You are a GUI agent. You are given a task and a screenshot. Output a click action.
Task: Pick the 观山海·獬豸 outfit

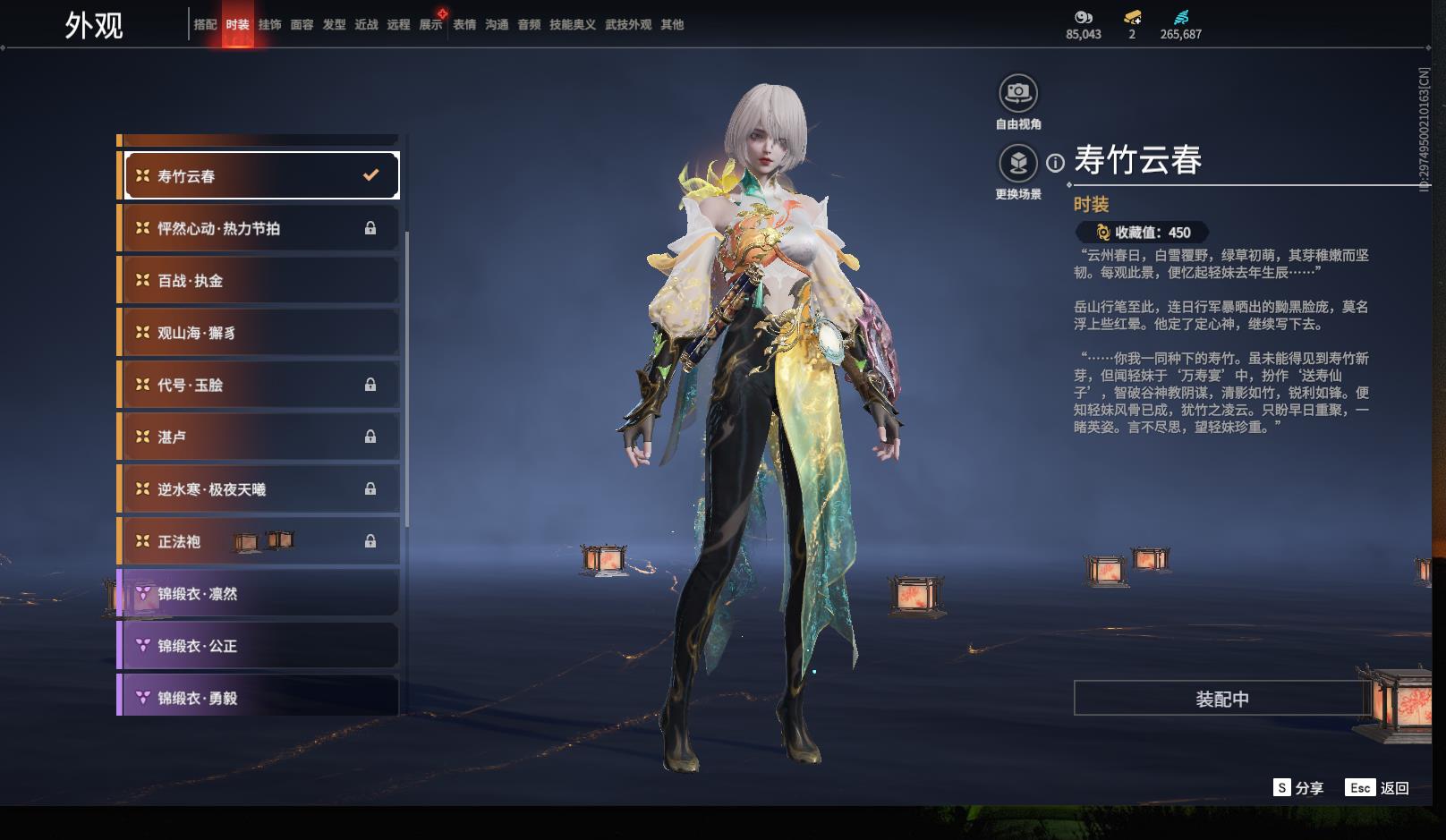[x=259, y=333]
